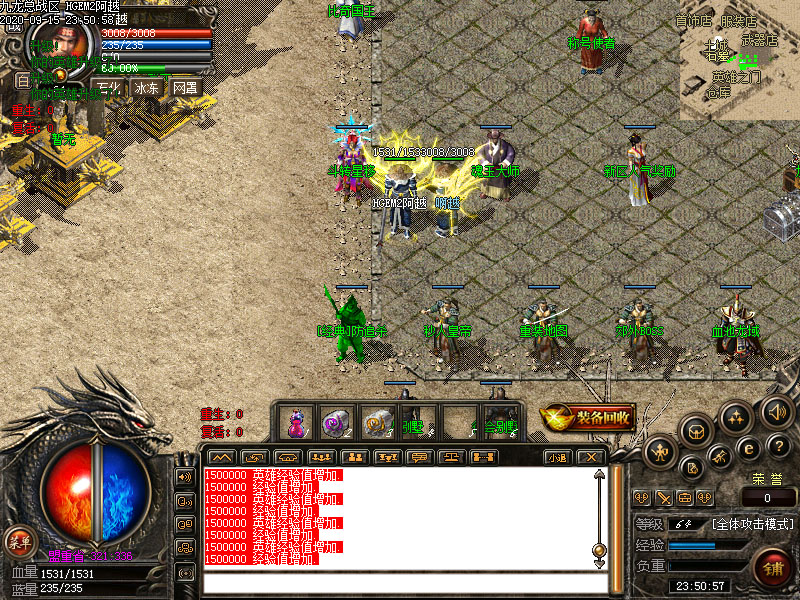
Task: Click the round 'e' button
Action: coord(747,448)
